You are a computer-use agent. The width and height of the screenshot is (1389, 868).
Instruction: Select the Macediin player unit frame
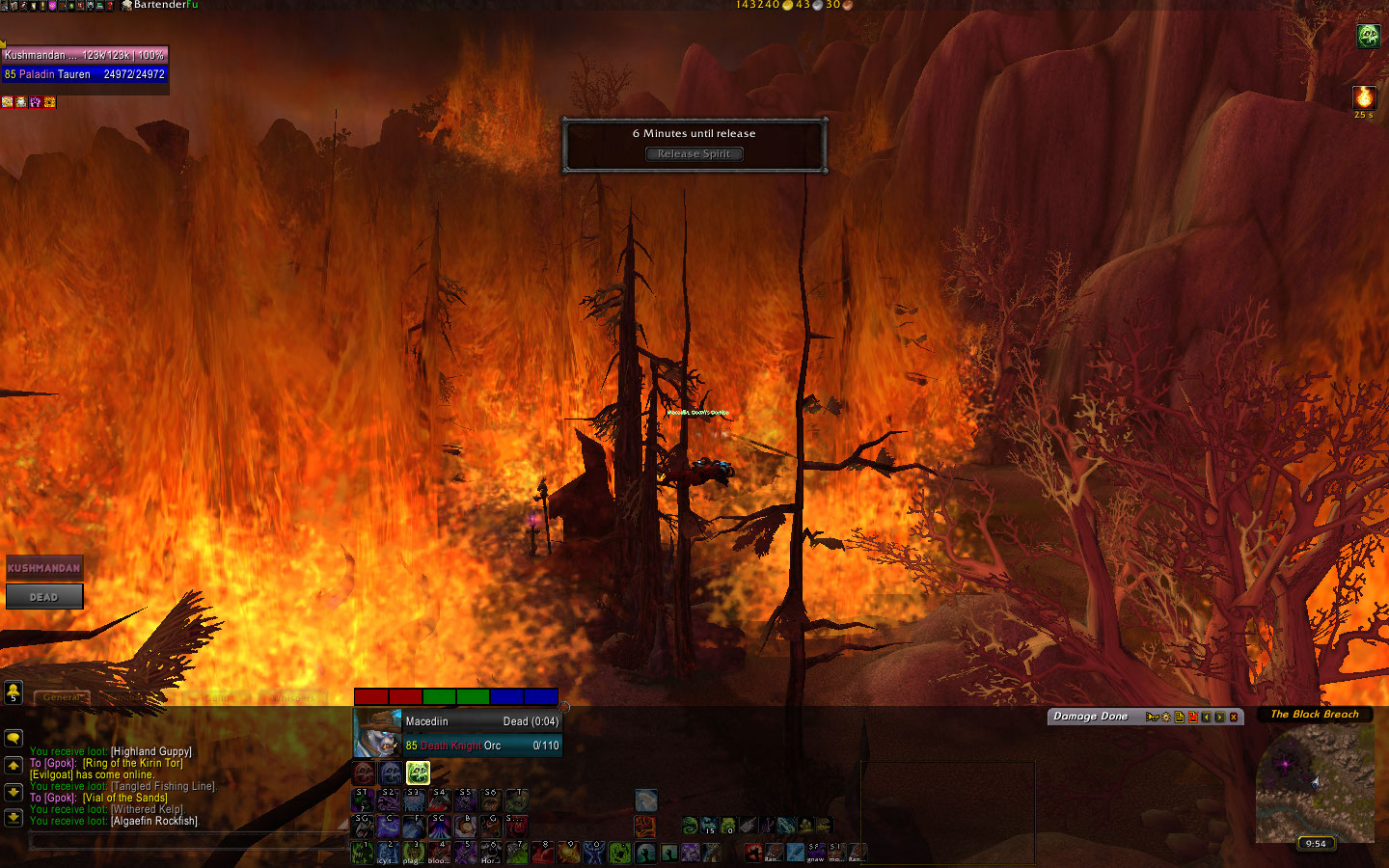pyautogui.click(x=458, y=733)
